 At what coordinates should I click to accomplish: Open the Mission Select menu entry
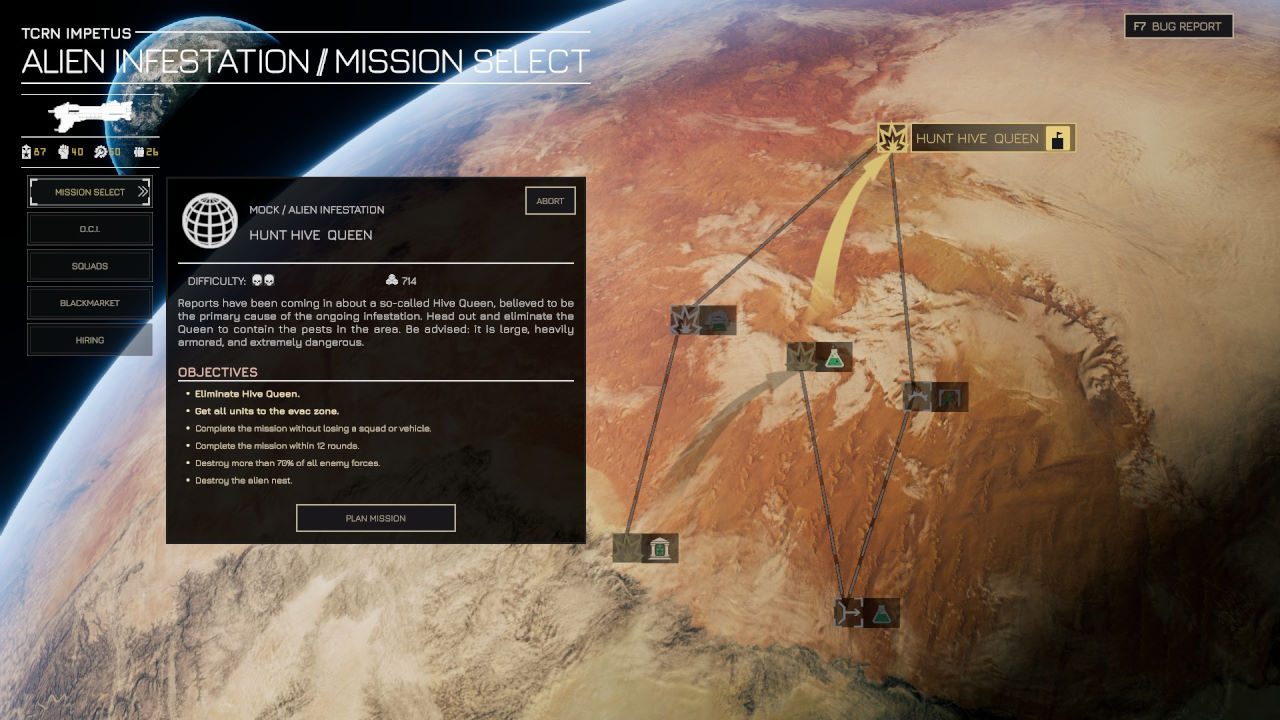pos(90,192)
